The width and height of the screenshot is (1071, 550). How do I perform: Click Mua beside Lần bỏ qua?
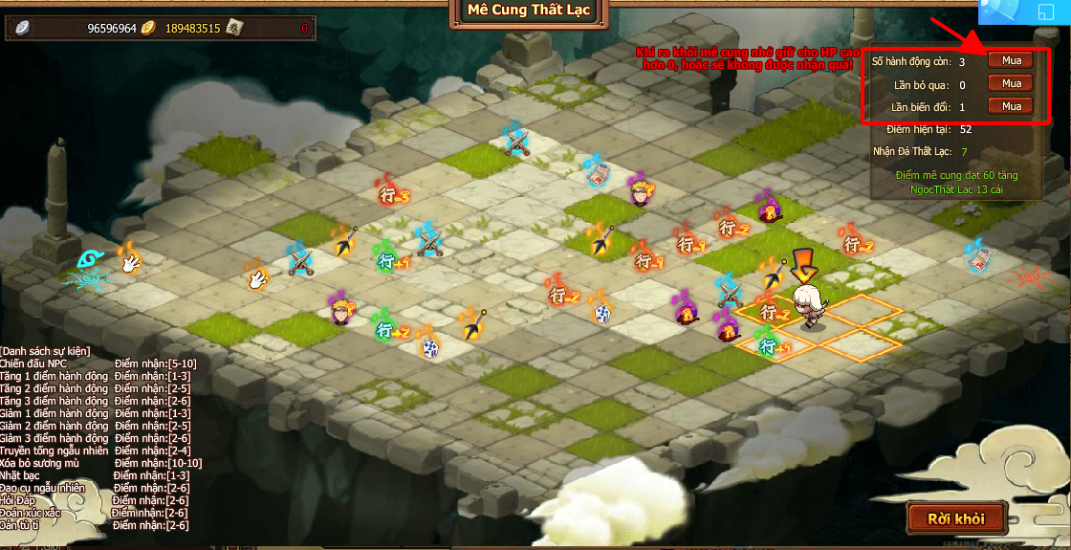pyautogui.click(x=1010, y=84)
